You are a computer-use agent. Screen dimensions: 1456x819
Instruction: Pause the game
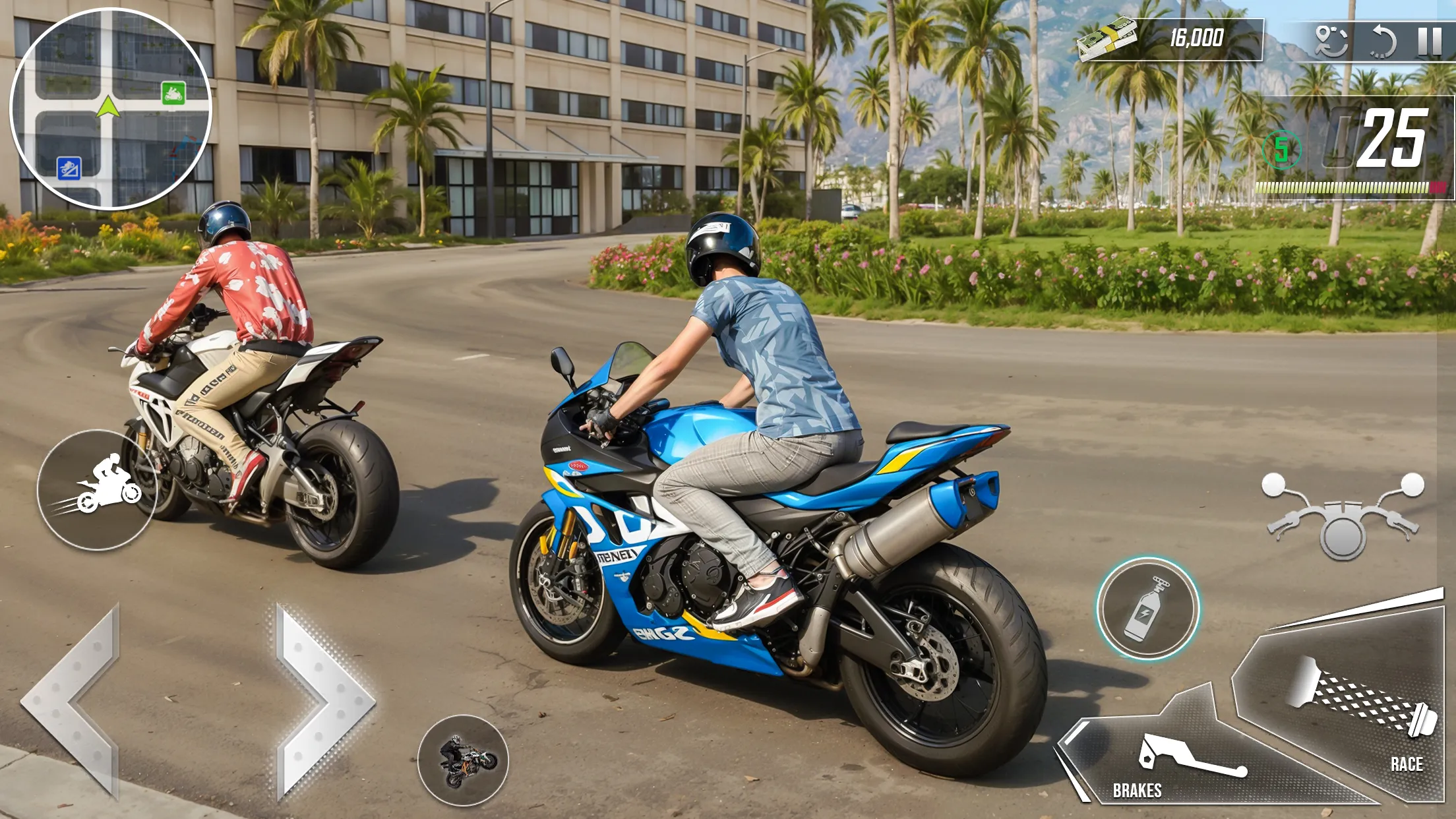(x=1430, y=41)
